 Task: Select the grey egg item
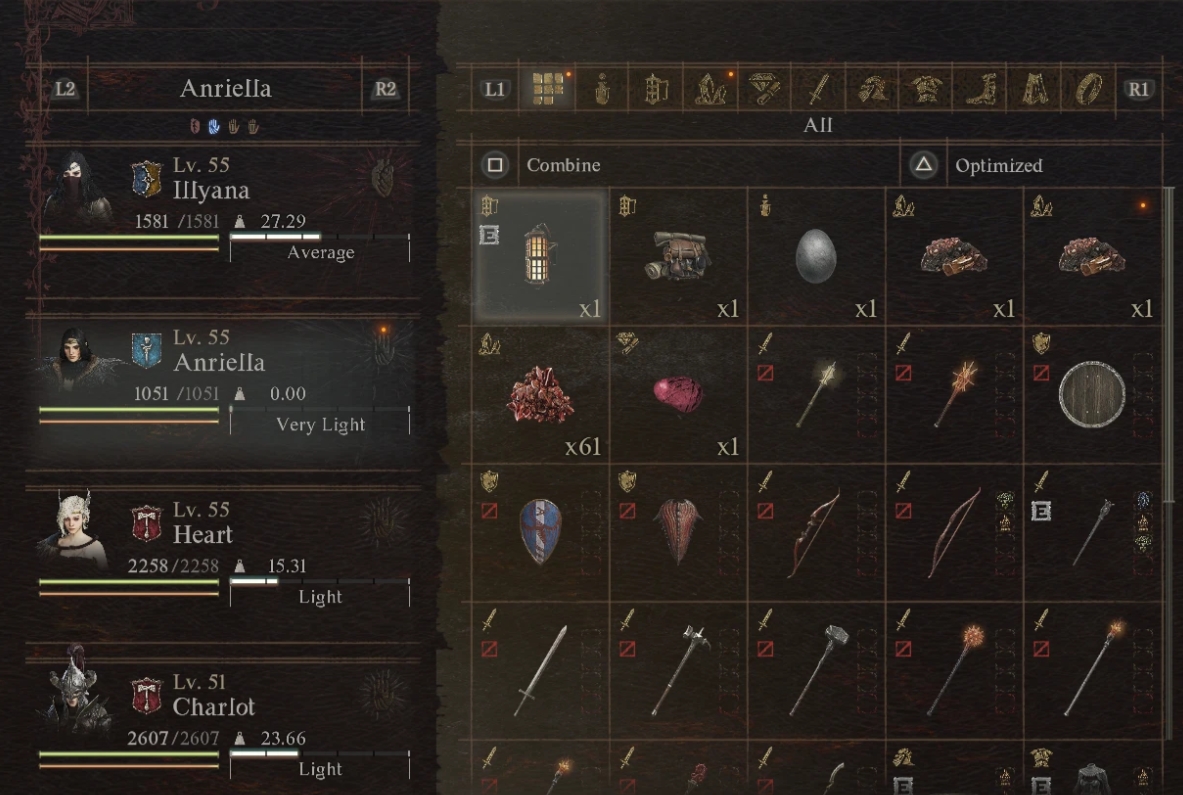click(x=817, y=256)
